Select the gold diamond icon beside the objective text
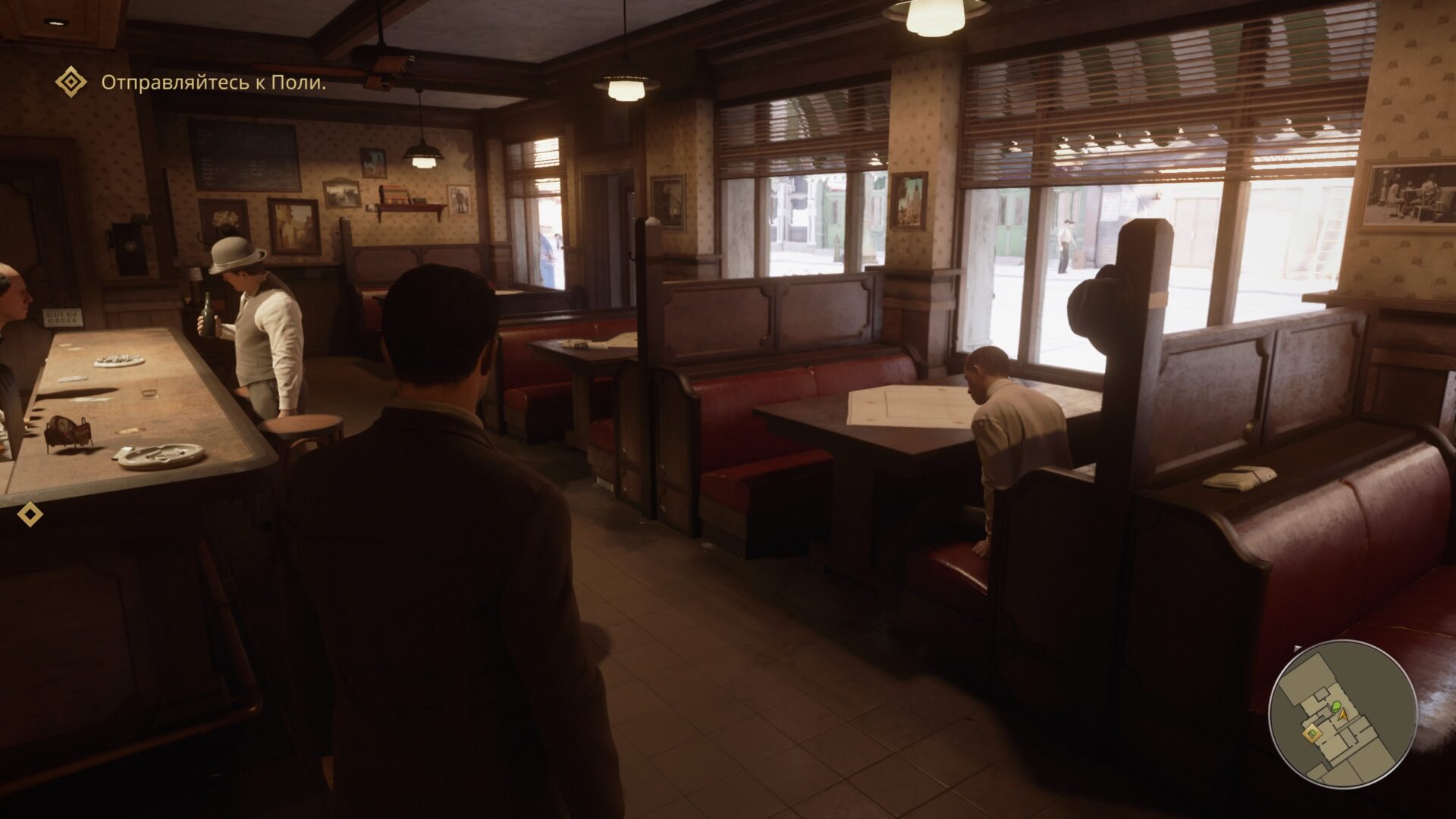Image resolution: width=1456 pixels, height=819 pixels. coord(71,82)
